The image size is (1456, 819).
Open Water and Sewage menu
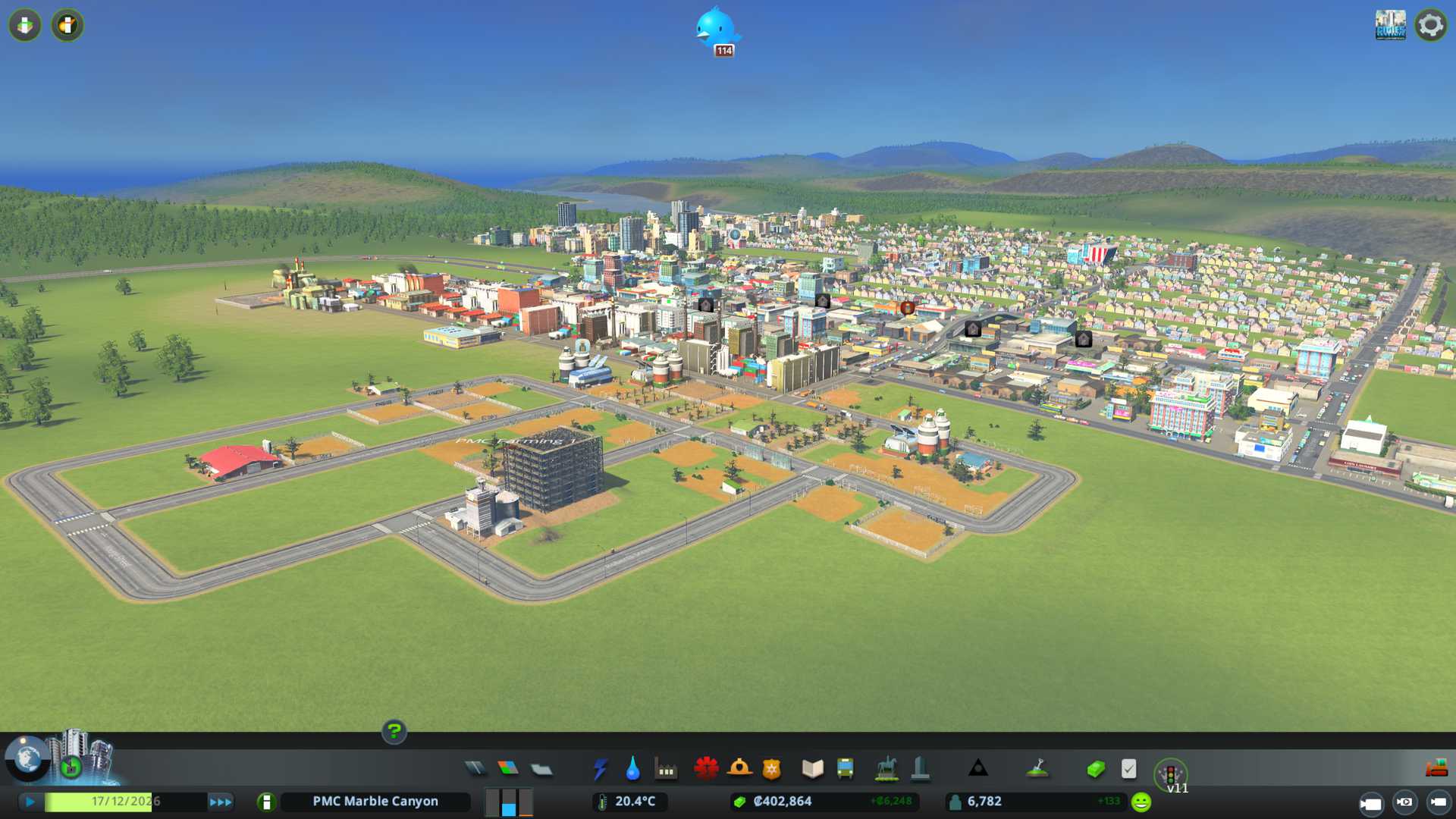tap(632, 769)
